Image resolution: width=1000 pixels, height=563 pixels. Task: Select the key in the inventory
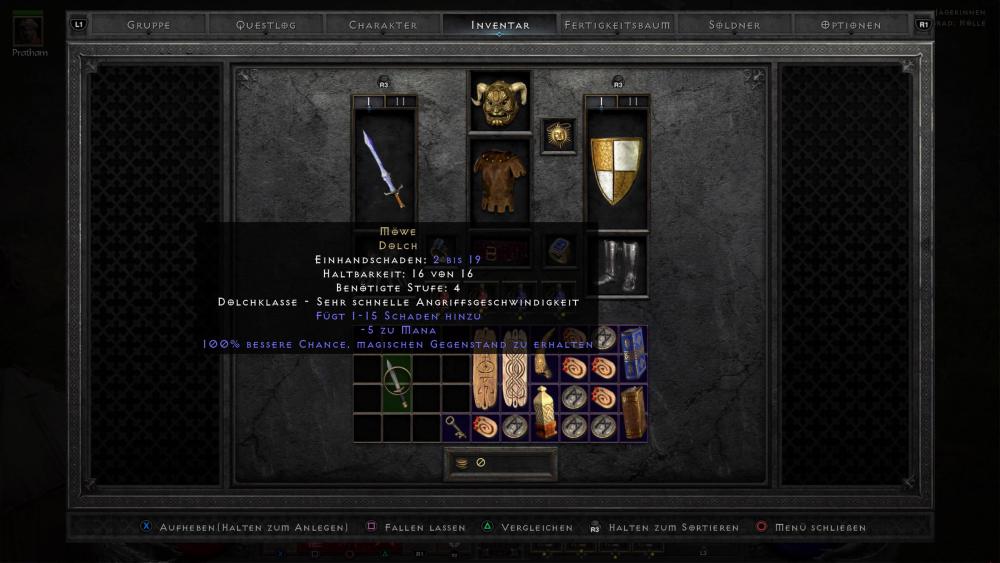click(456, 426)
